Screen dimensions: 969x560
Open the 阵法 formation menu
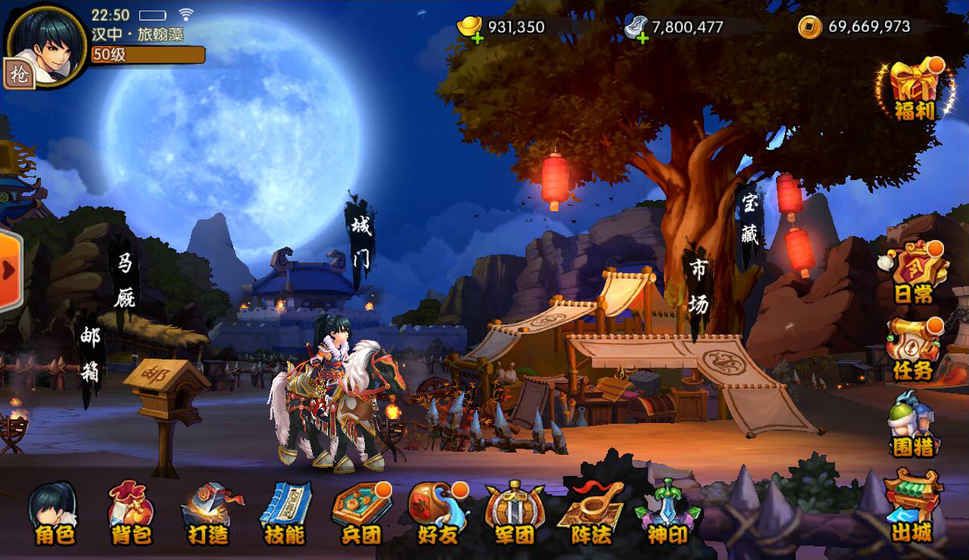pyautogui.click(x=590, y=513)
